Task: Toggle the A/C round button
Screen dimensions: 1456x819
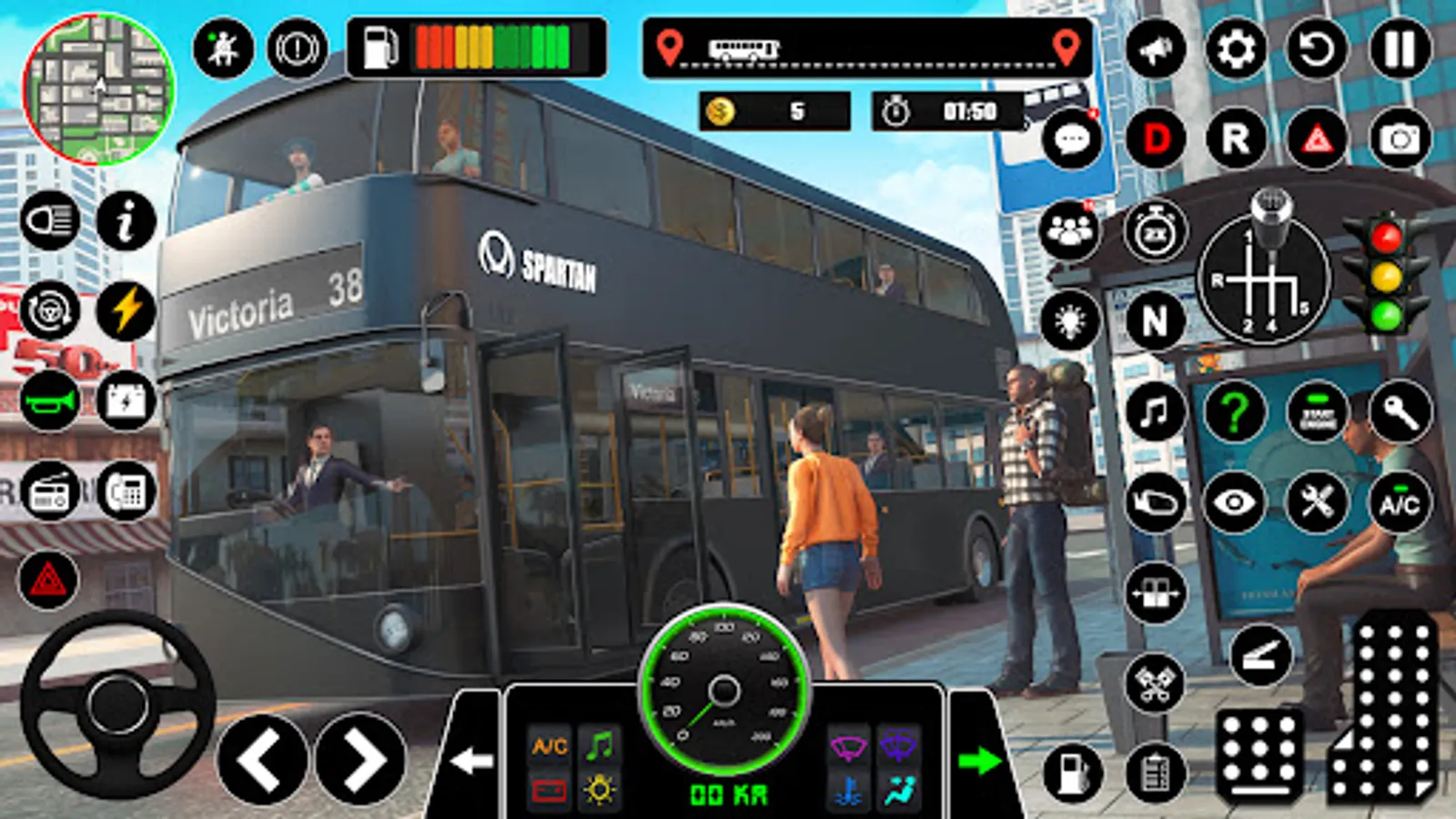Action: point(1399,503)
